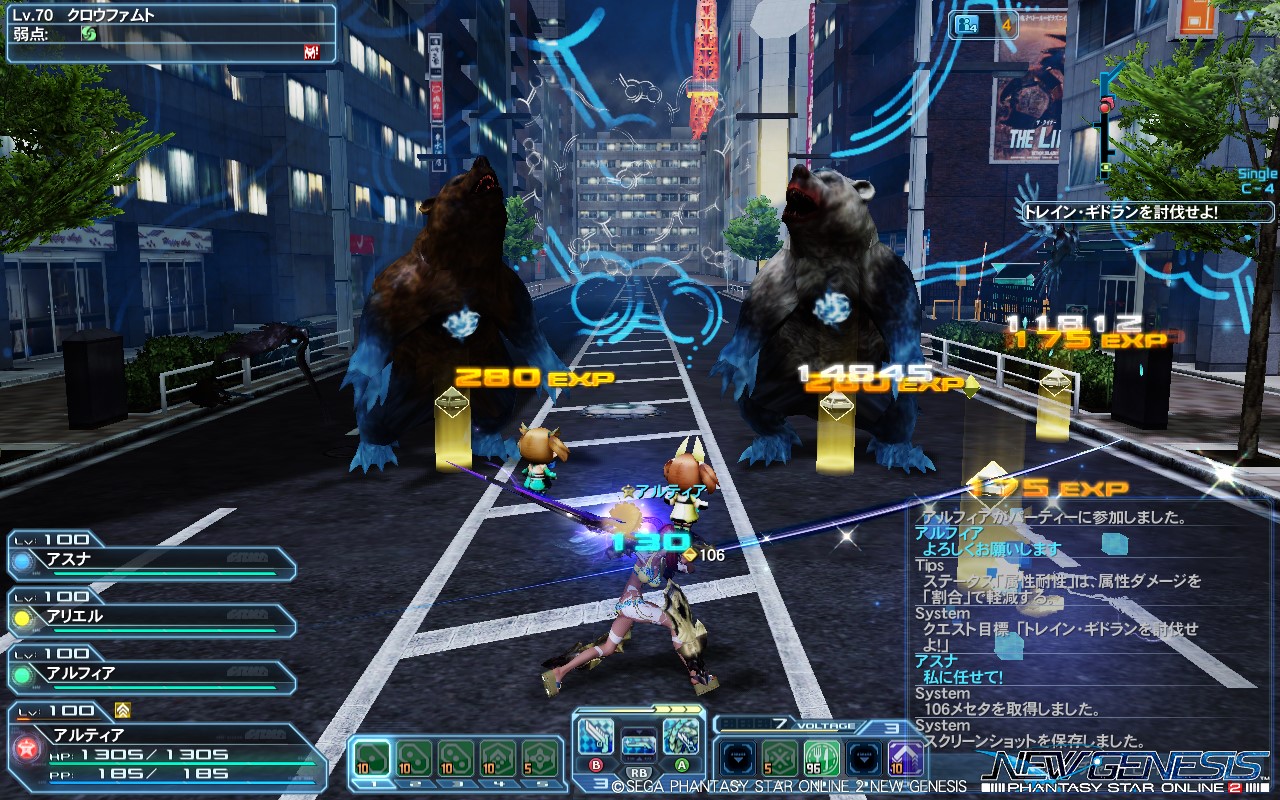This screenshot has width=1280, height=800.
Task: Open the right empty shortcut slot dropdown arrow
Action: pos(865,758)
